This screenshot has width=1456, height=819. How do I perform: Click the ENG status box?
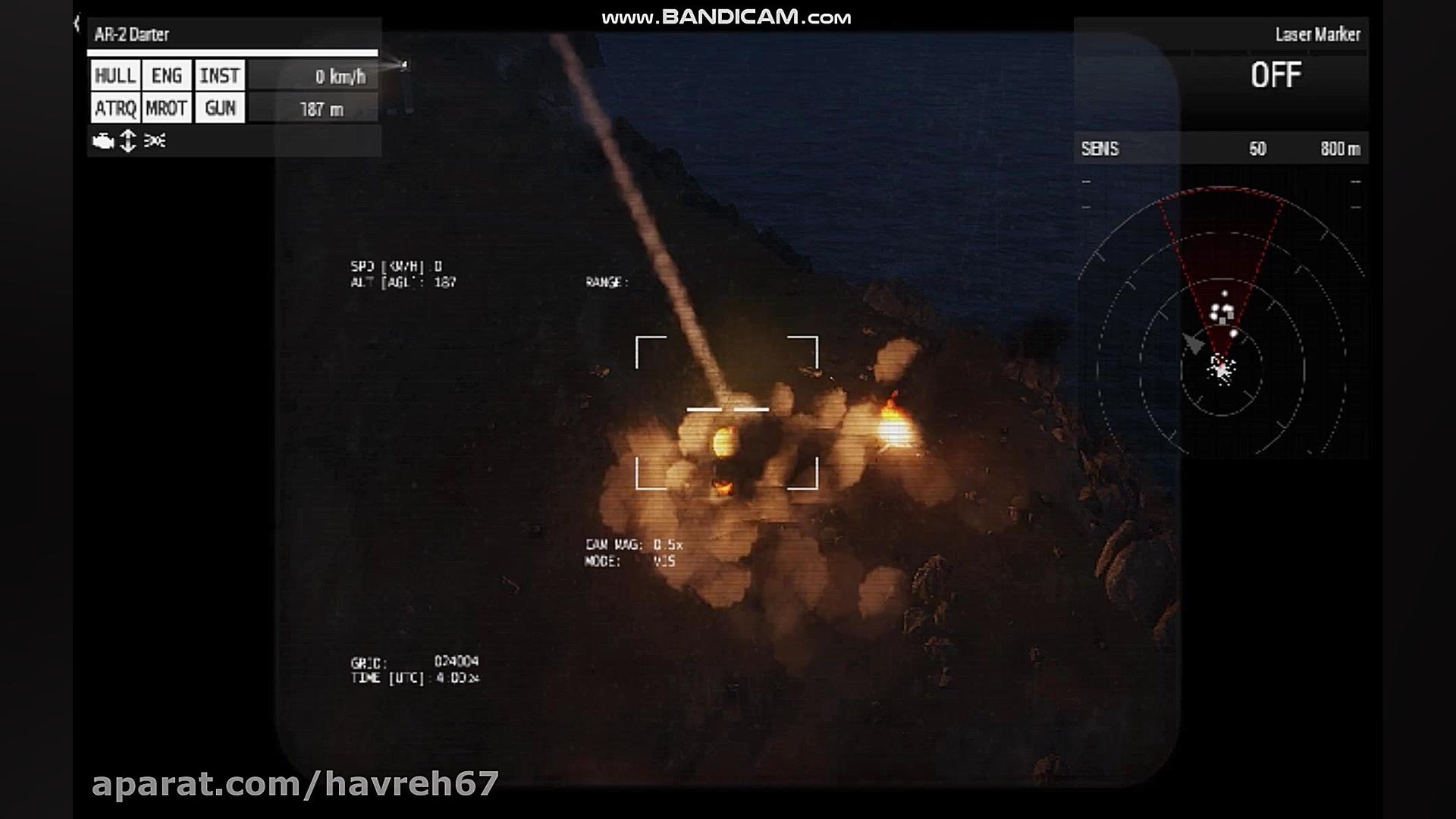pos(167,76)
